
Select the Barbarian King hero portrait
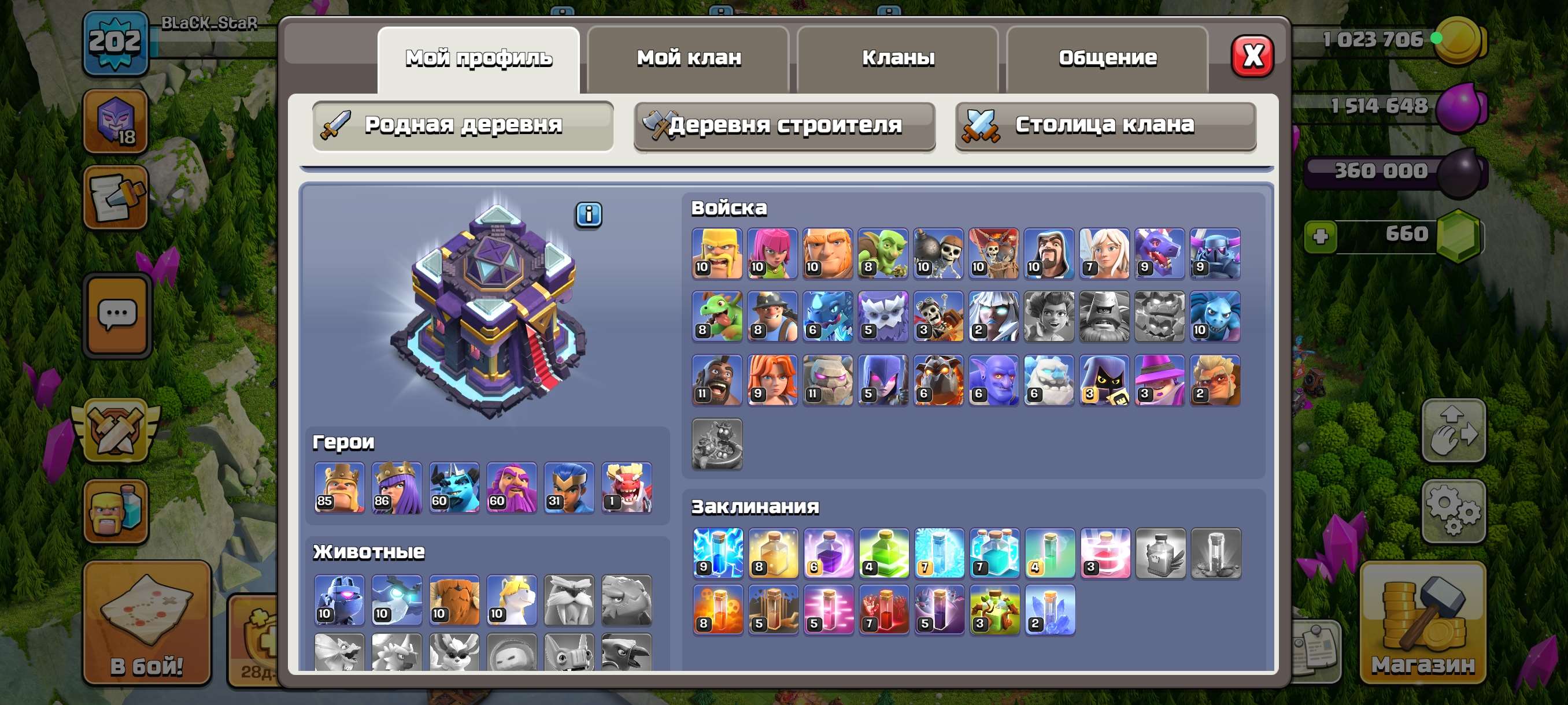pyautogui.click(x=339, y=487)
